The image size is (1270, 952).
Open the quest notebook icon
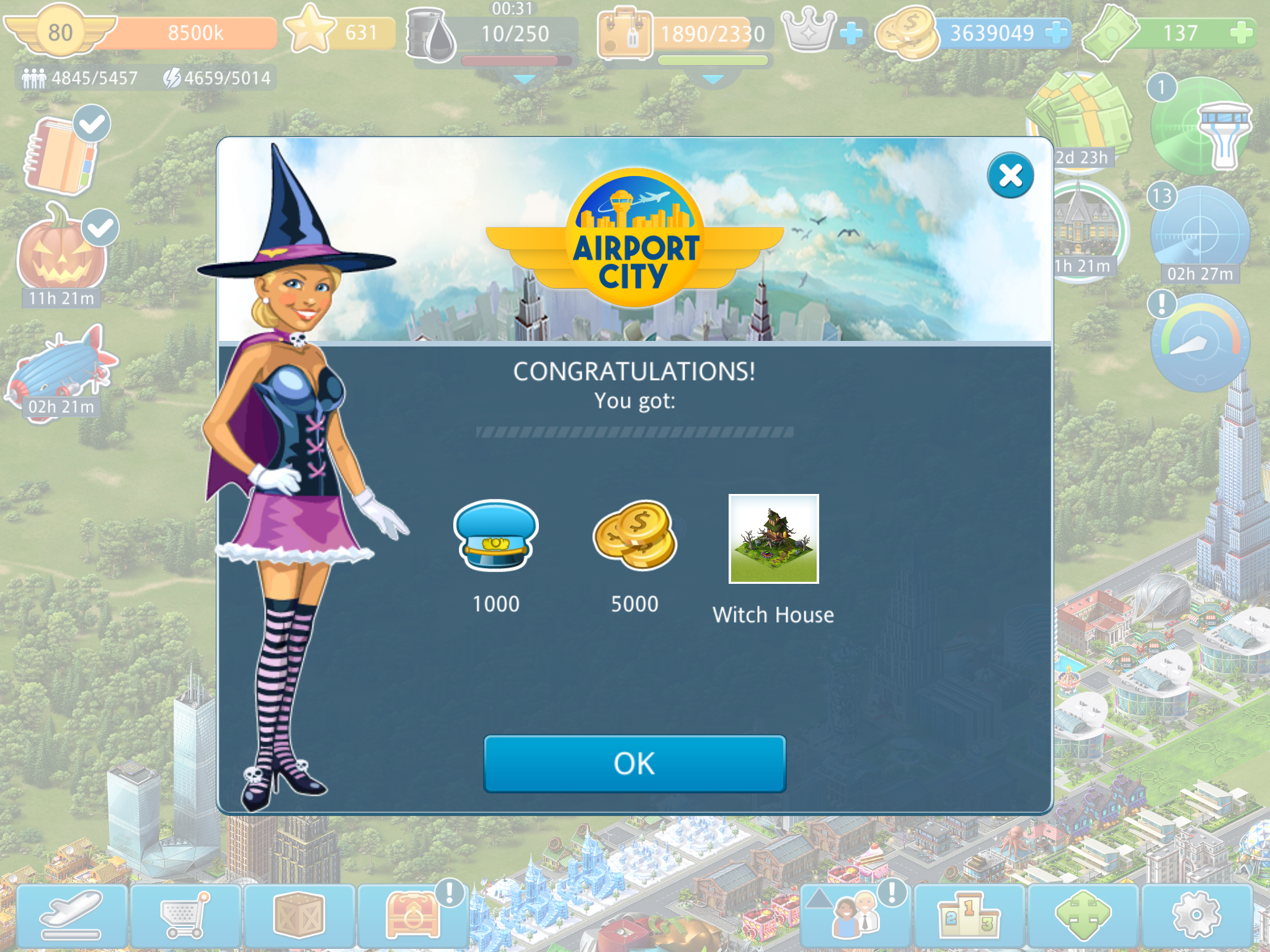coord(62,155)
